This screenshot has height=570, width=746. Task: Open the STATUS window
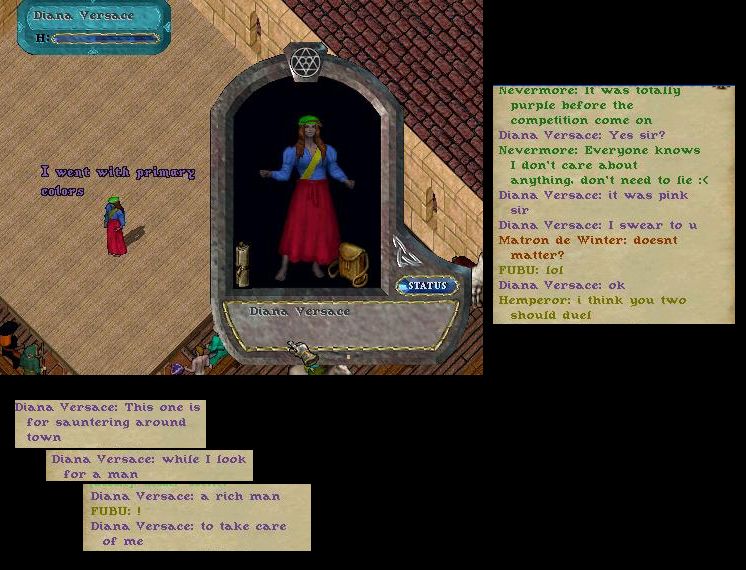click(x=427, y=286)
